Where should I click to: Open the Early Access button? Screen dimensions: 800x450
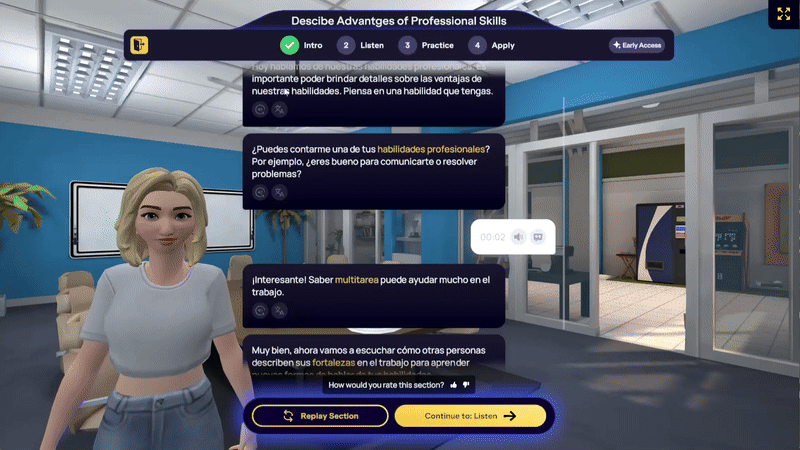(x=636, y=45)
